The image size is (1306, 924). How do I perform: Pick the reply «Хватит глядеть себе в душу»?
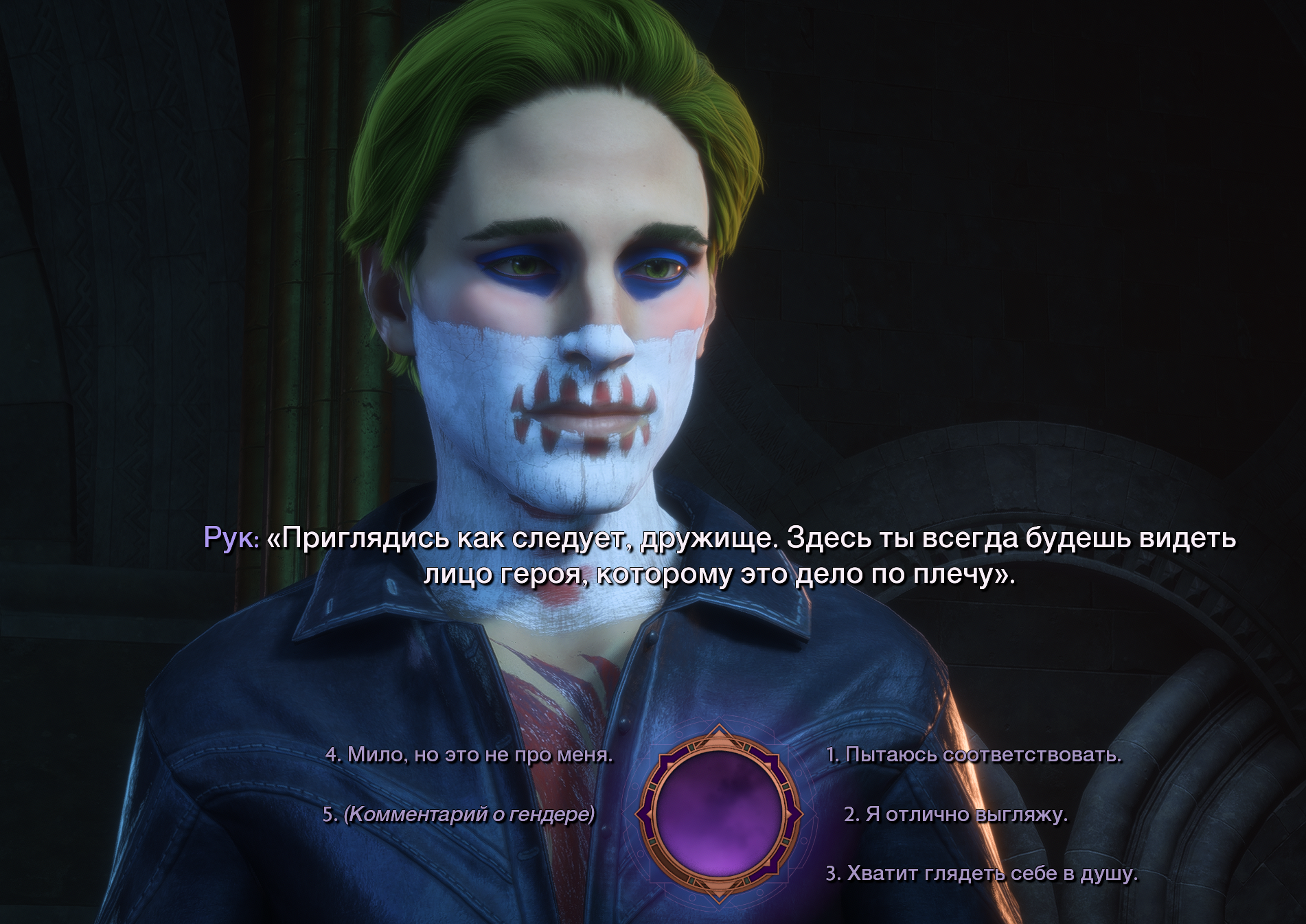(x=981, y=873)
